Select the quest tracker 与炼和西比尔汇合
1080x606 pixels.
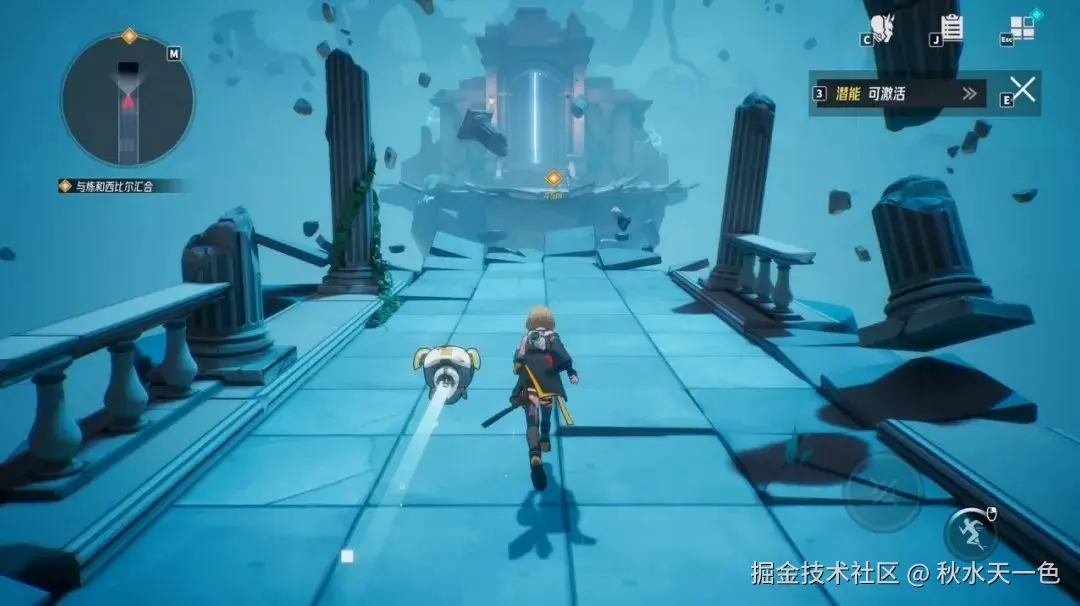tap(122, 185)
